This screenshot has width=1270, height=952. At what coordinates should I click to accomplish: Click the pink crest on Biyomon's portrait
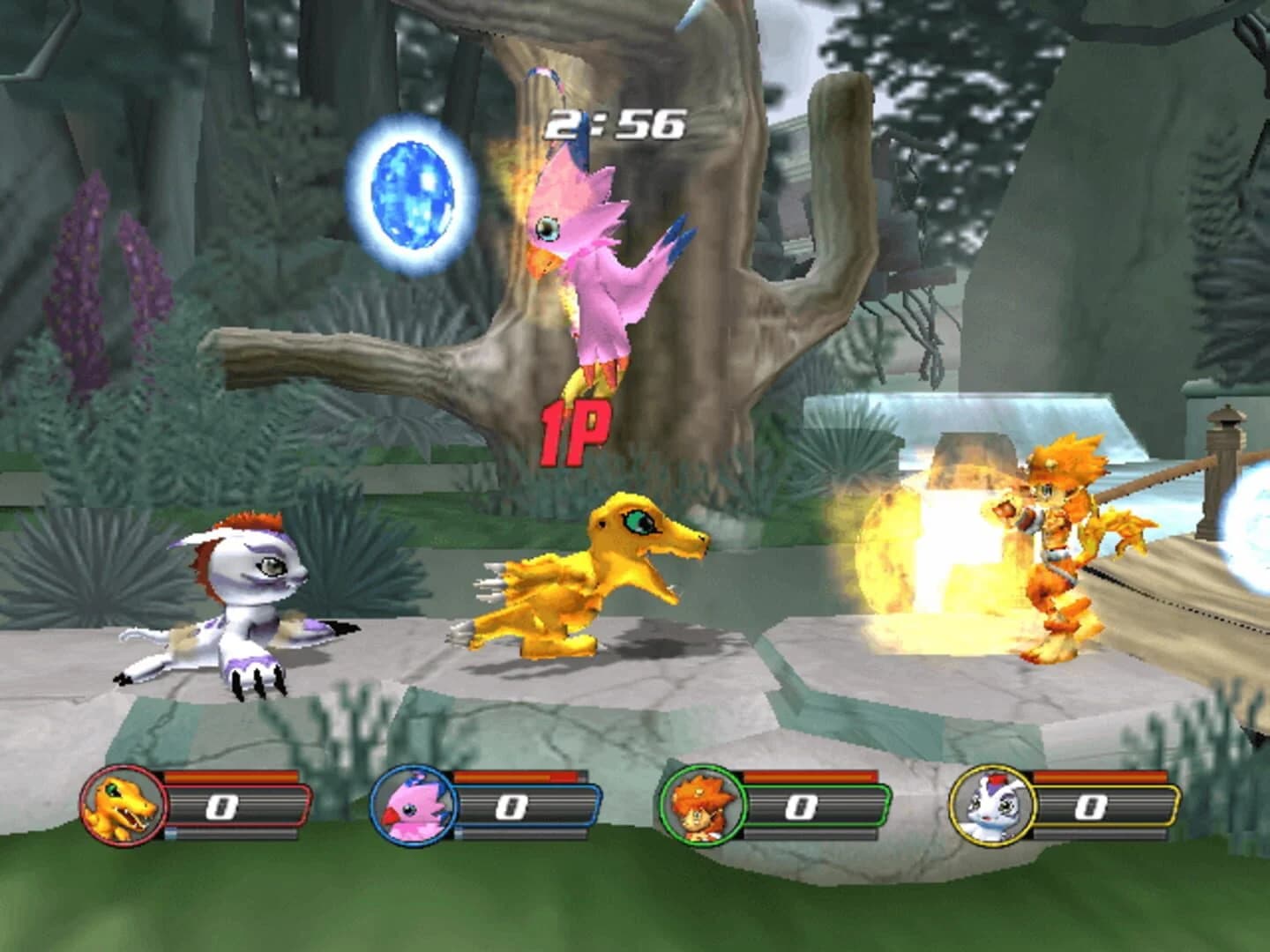pos(415,785)
